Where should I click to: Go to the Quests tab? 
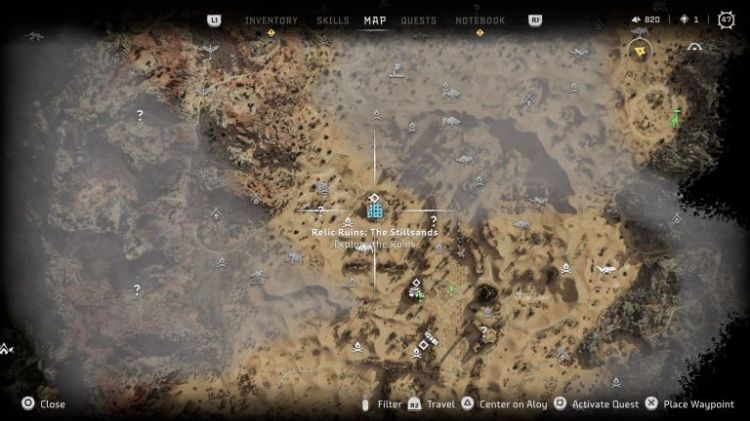[418, 20]
